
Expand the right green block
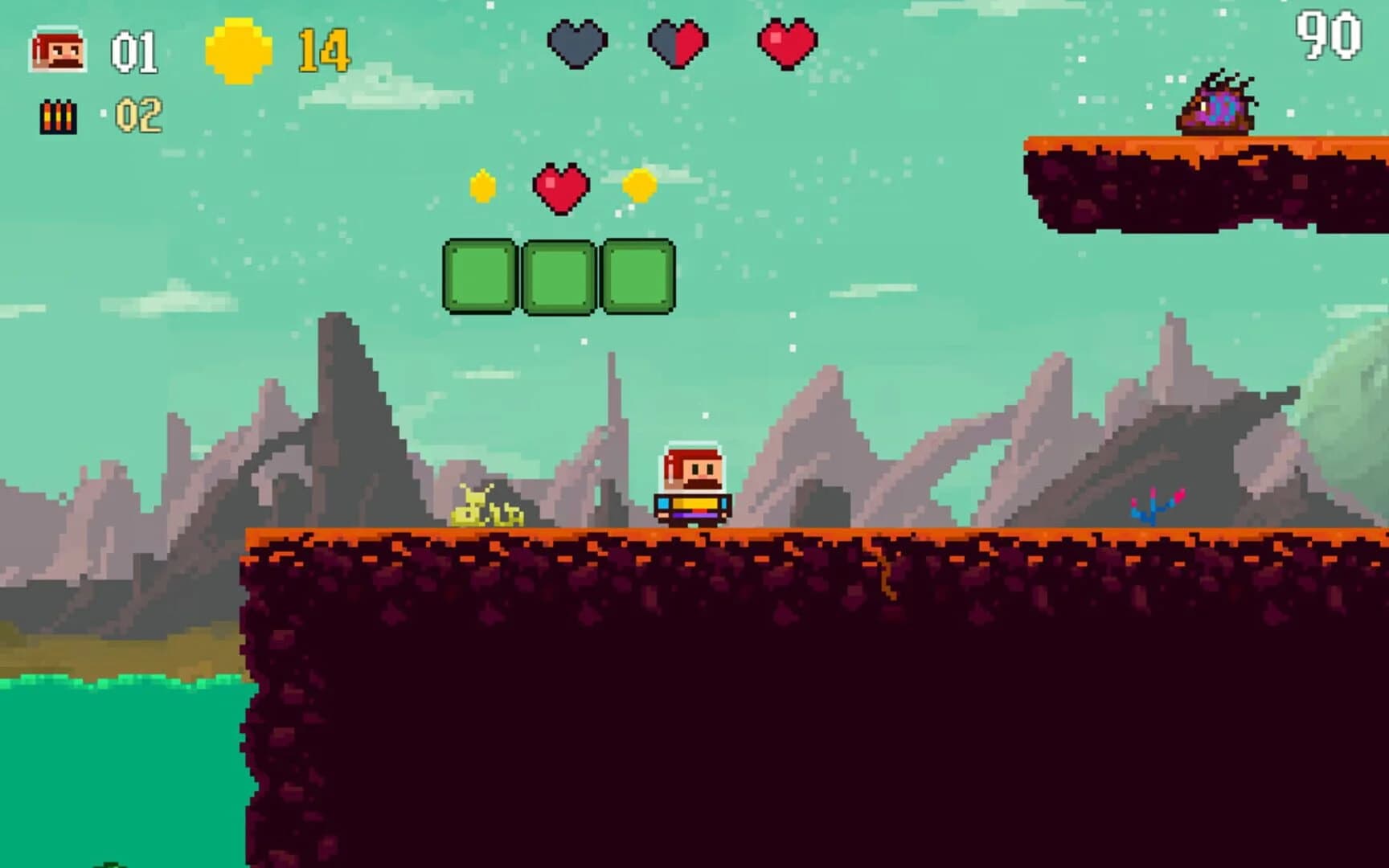pos(637,275)
